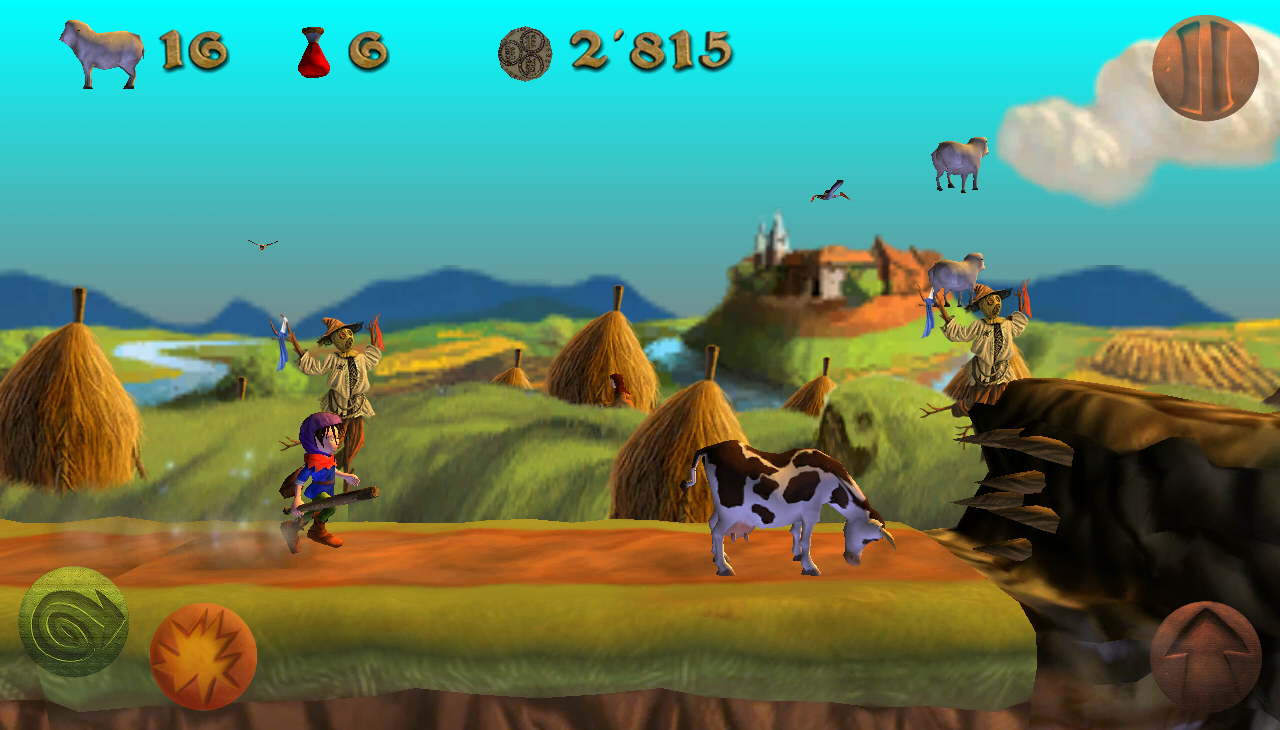Hit the orange starburst attack button
Viewport: 1280px width, 730px height.
[x=203, y=657]
